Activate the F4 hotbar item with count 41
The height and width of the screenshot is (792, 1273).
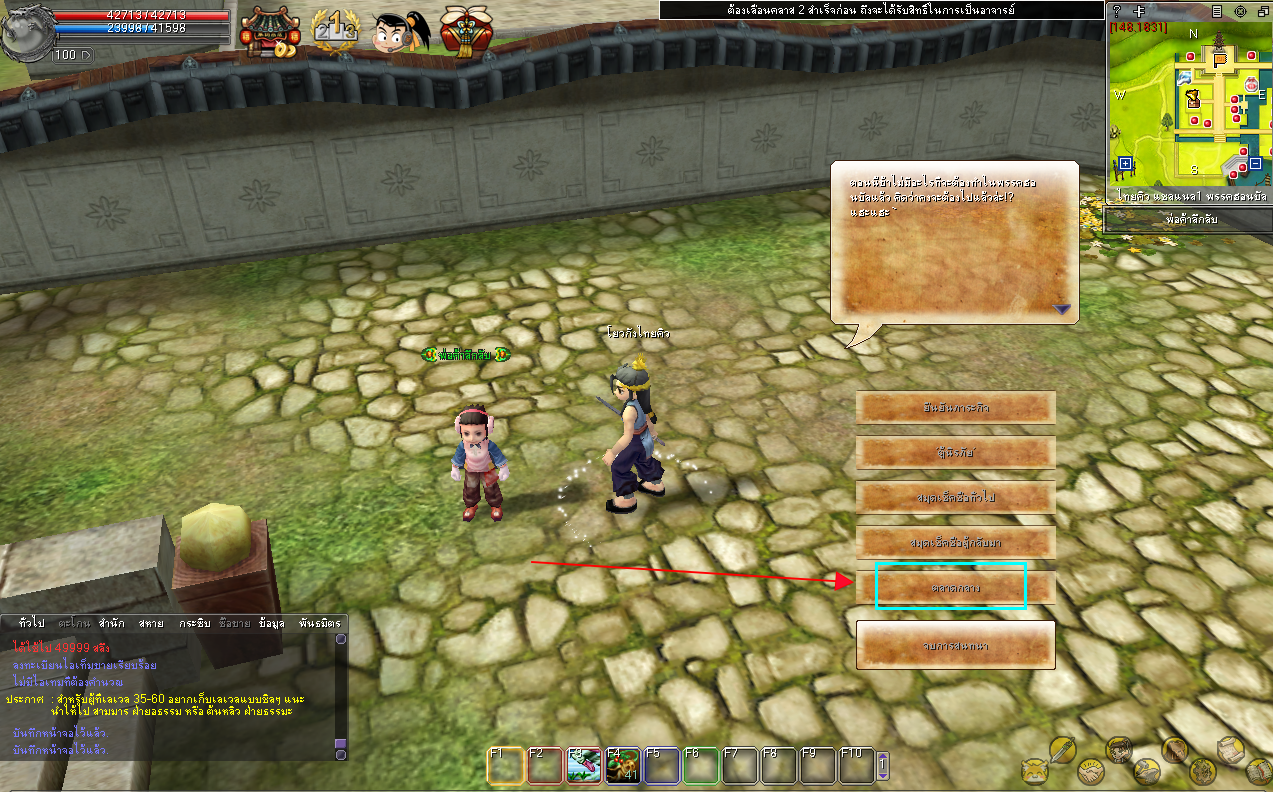(x=622, y=766)
